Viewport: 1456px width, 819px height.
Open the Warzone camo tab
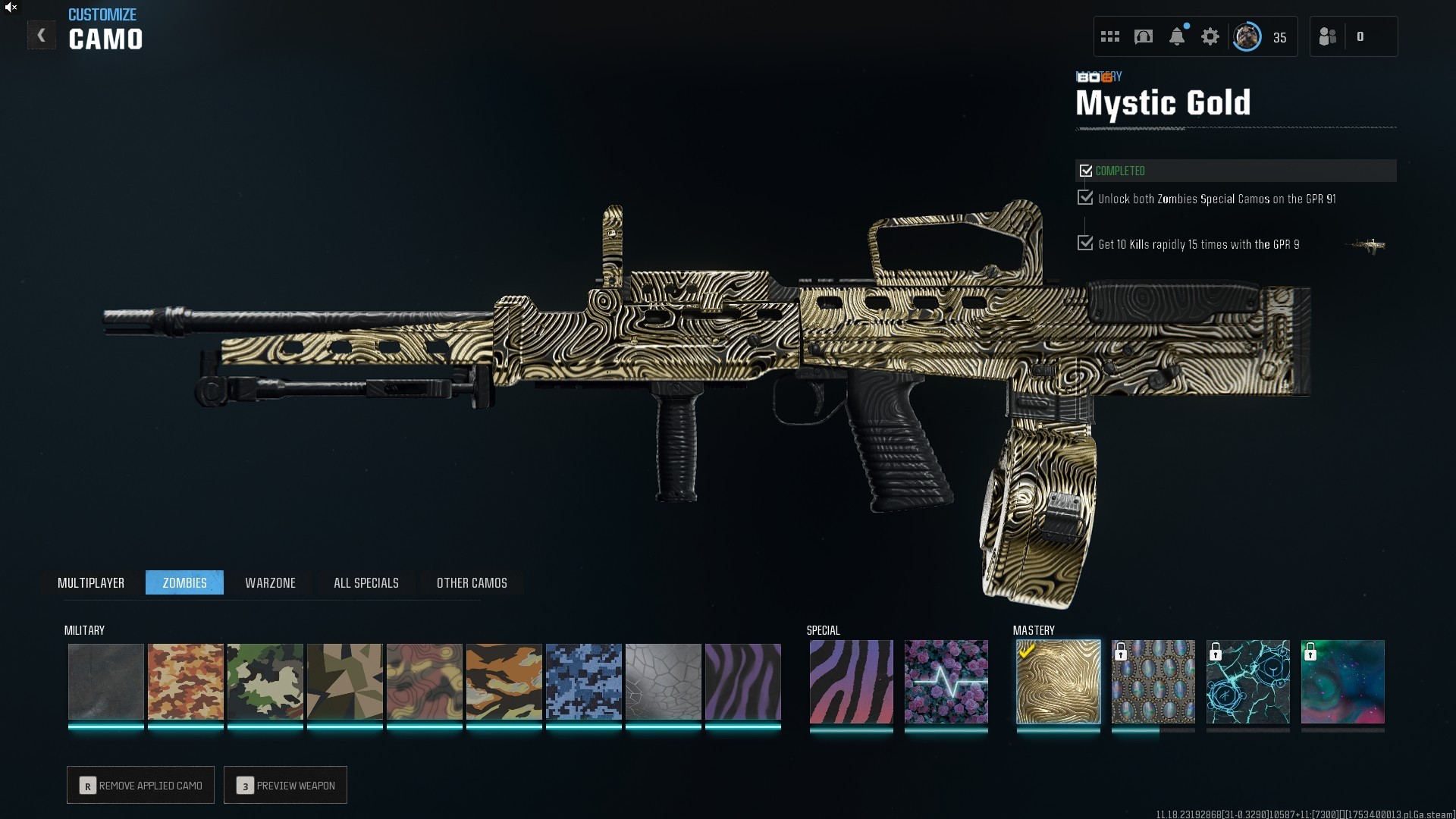pyautogui.click(x=270, y=582)
